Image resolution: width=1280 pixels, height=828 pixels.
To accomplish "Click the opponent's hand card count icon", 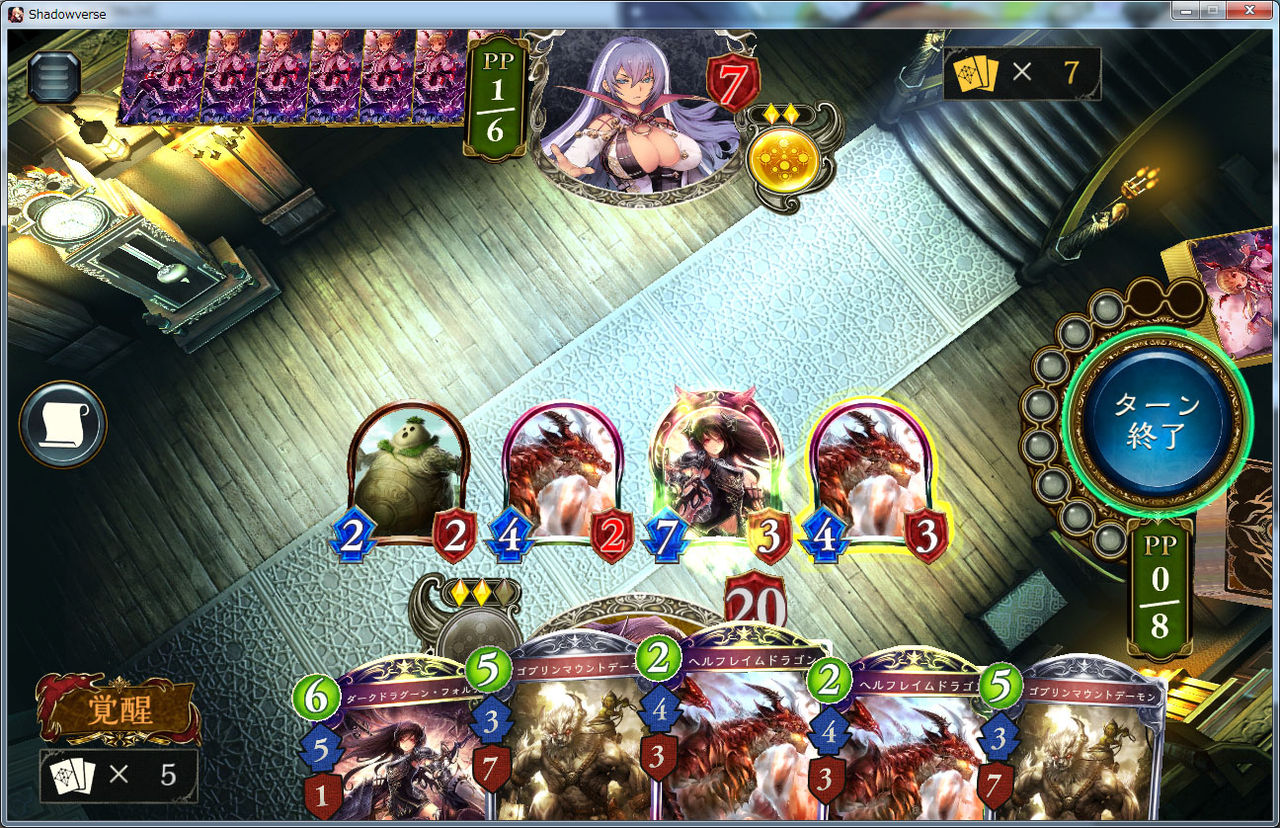I will pos(975,73).
